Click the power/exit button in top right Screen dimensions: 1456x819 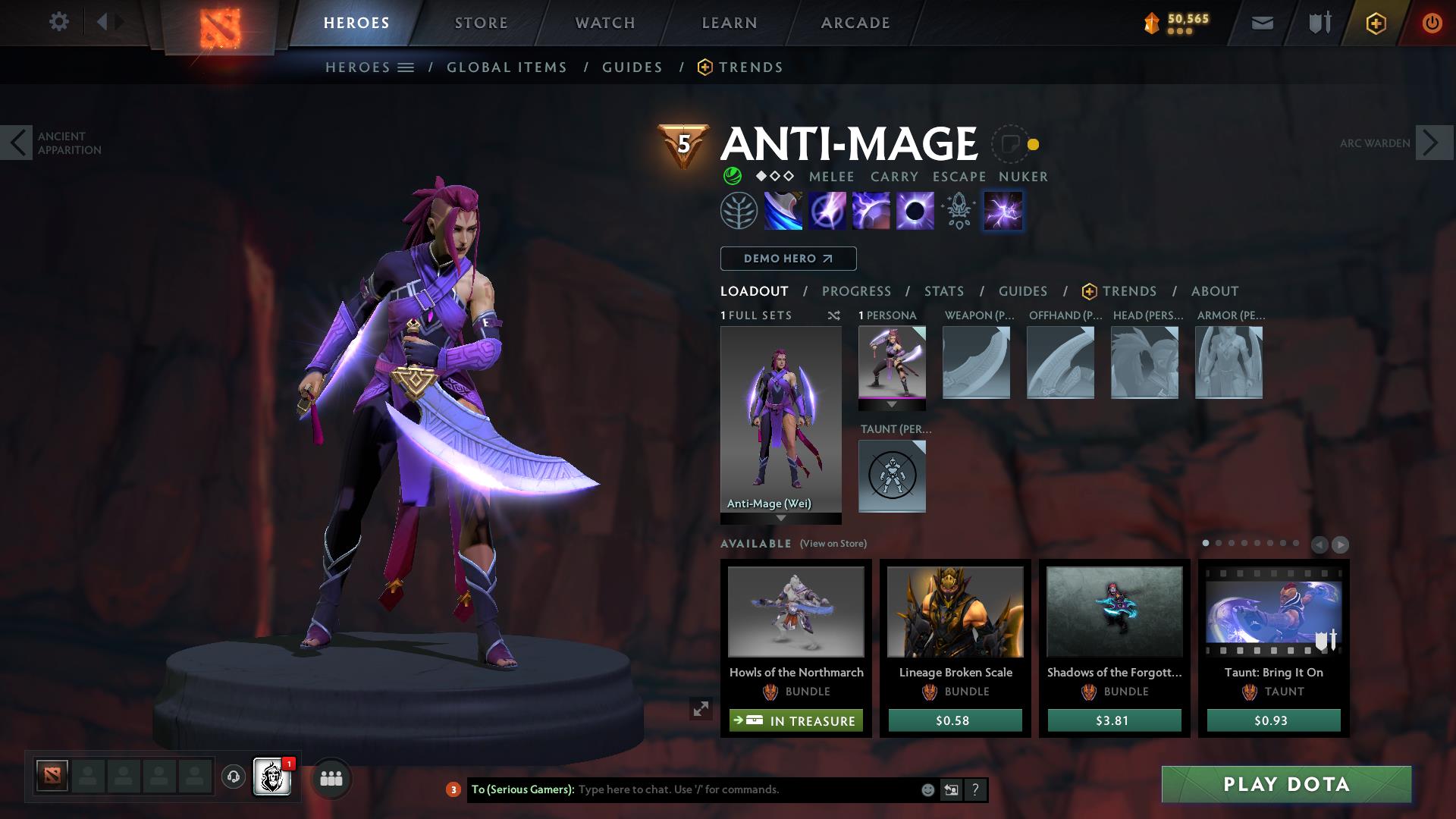(1432, 22)
